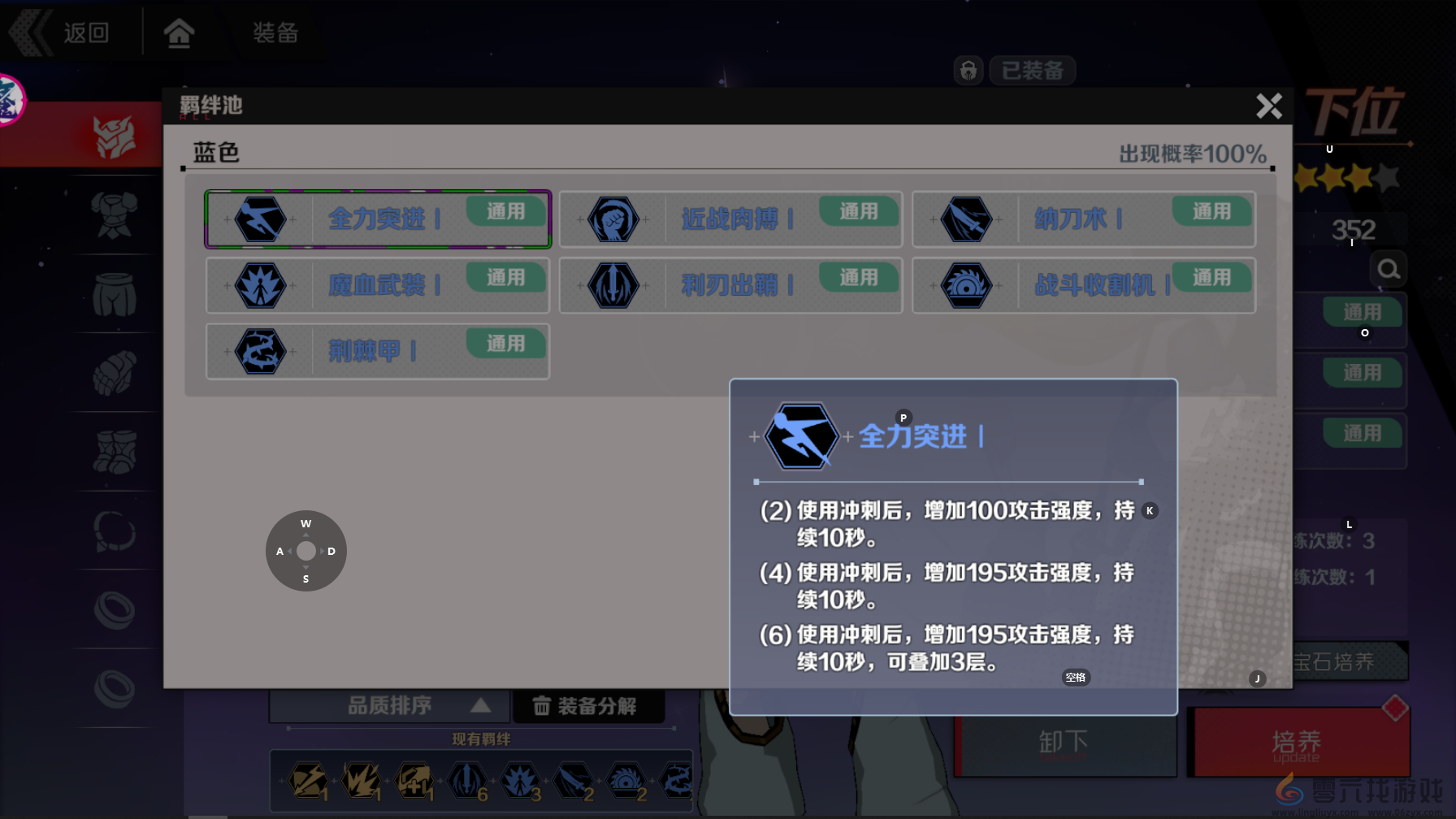
Task: Select the 全力突进 dash bond icon
Action: pos(260,219)
